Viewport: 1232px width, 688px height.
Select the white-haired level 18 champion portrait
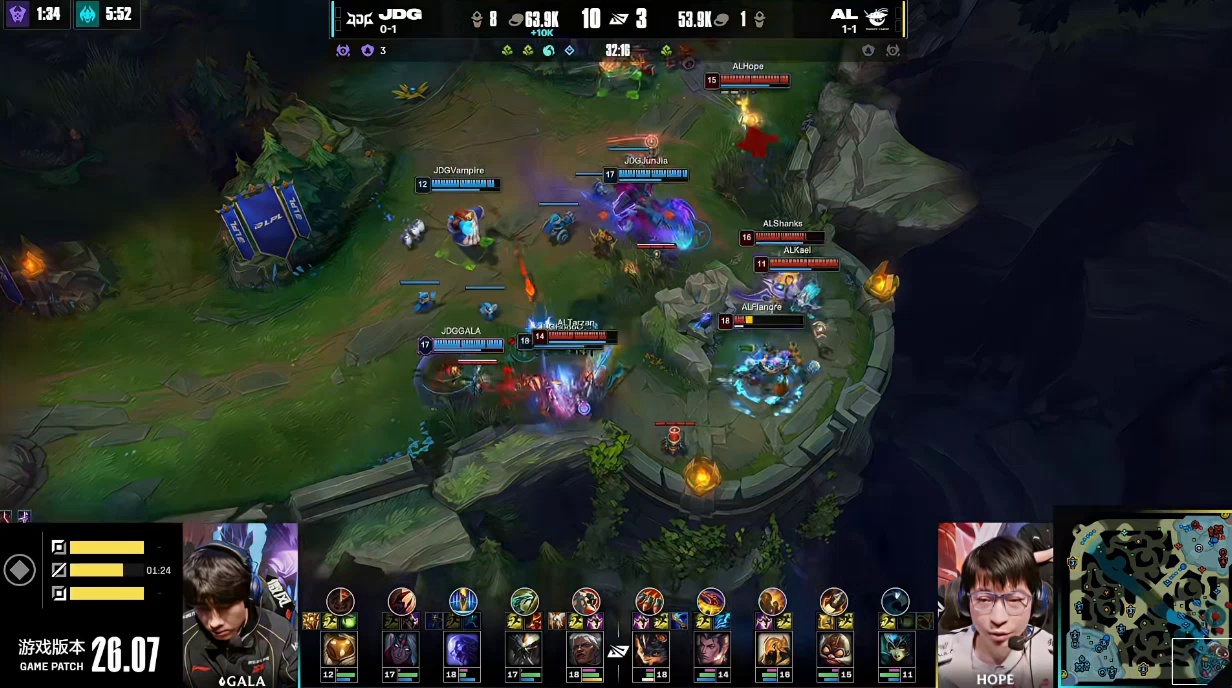[x=586, y=650]
